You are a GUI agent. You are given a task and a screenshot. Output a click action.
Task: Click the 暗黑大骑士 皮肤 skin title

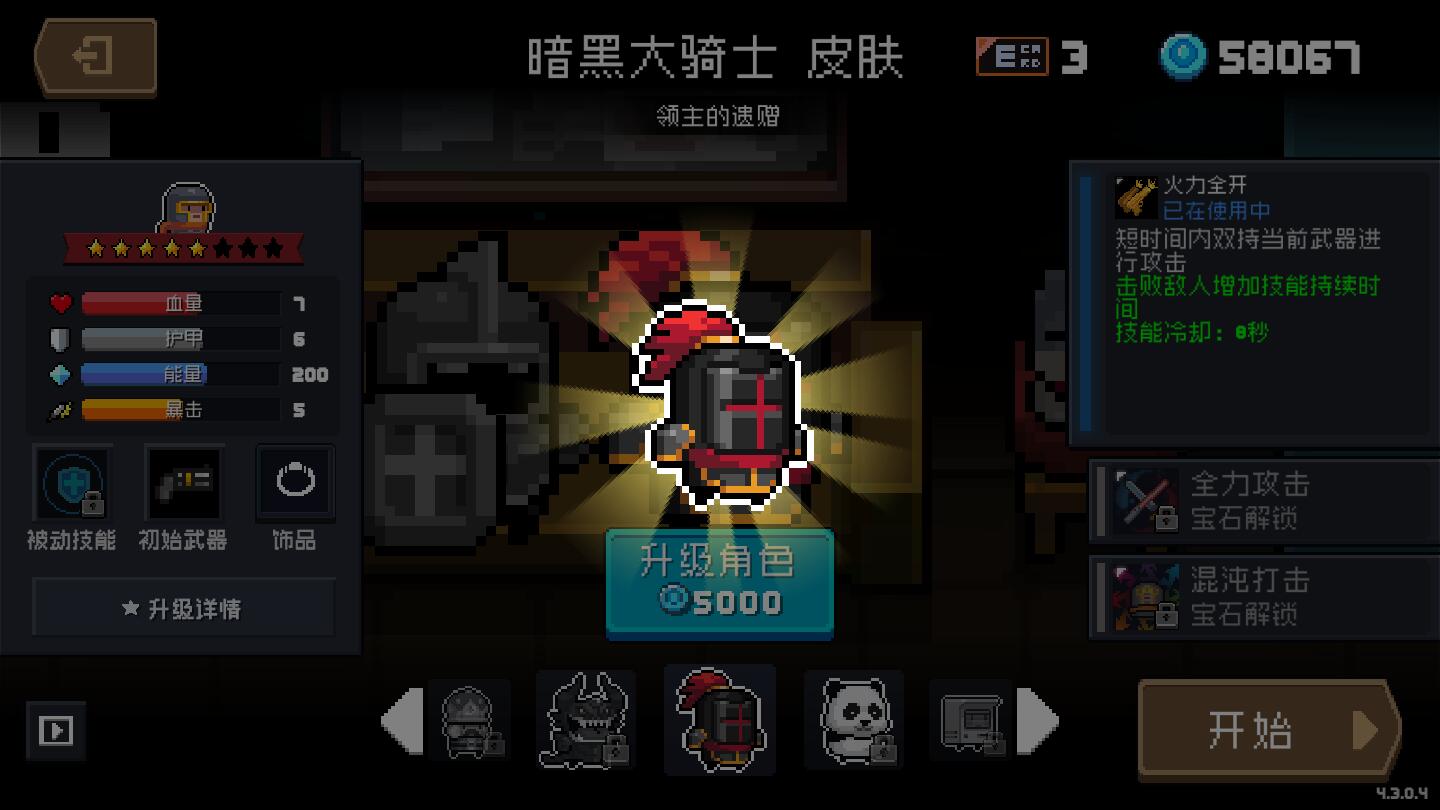click(x=716, y=57)
